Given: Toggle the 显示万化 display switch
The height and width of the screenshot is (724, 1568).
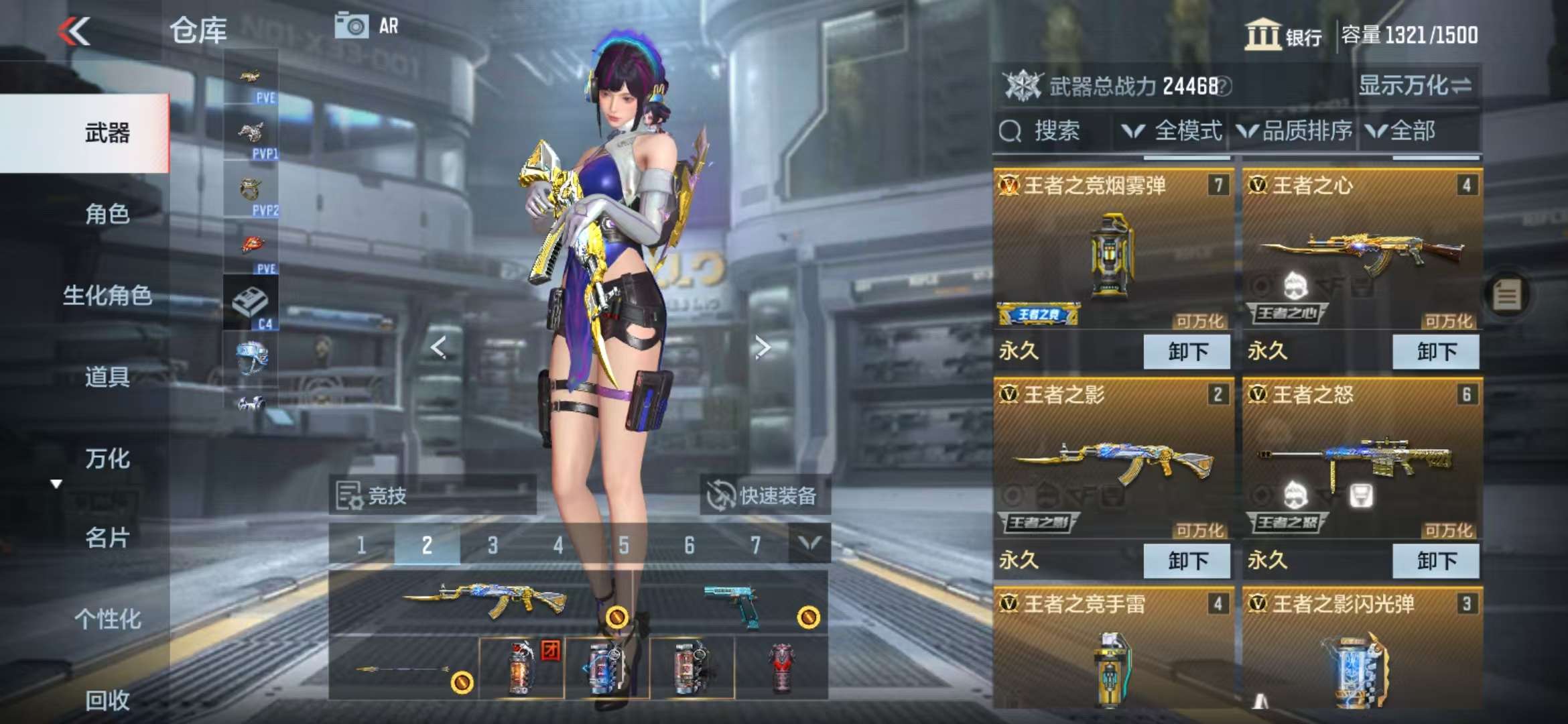Looking at the screenshot, I should [1415, 86].
